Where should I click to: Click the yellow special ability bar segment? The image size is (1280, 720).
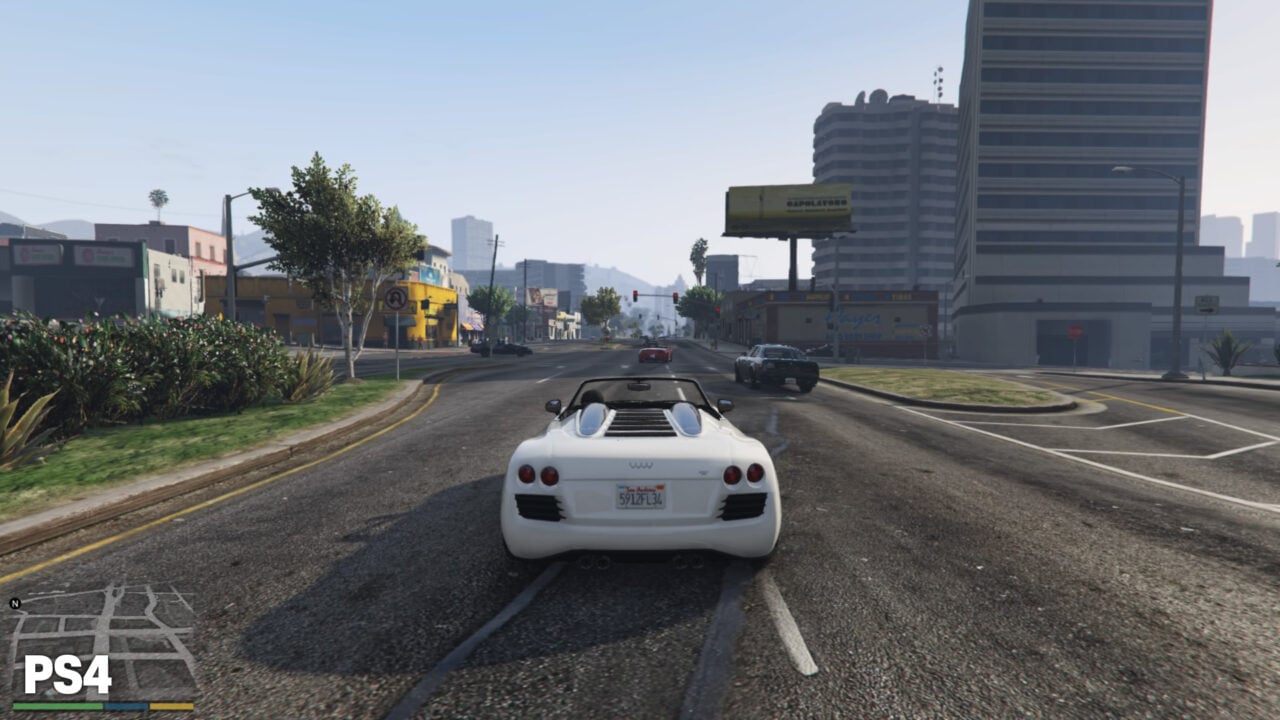172,706
